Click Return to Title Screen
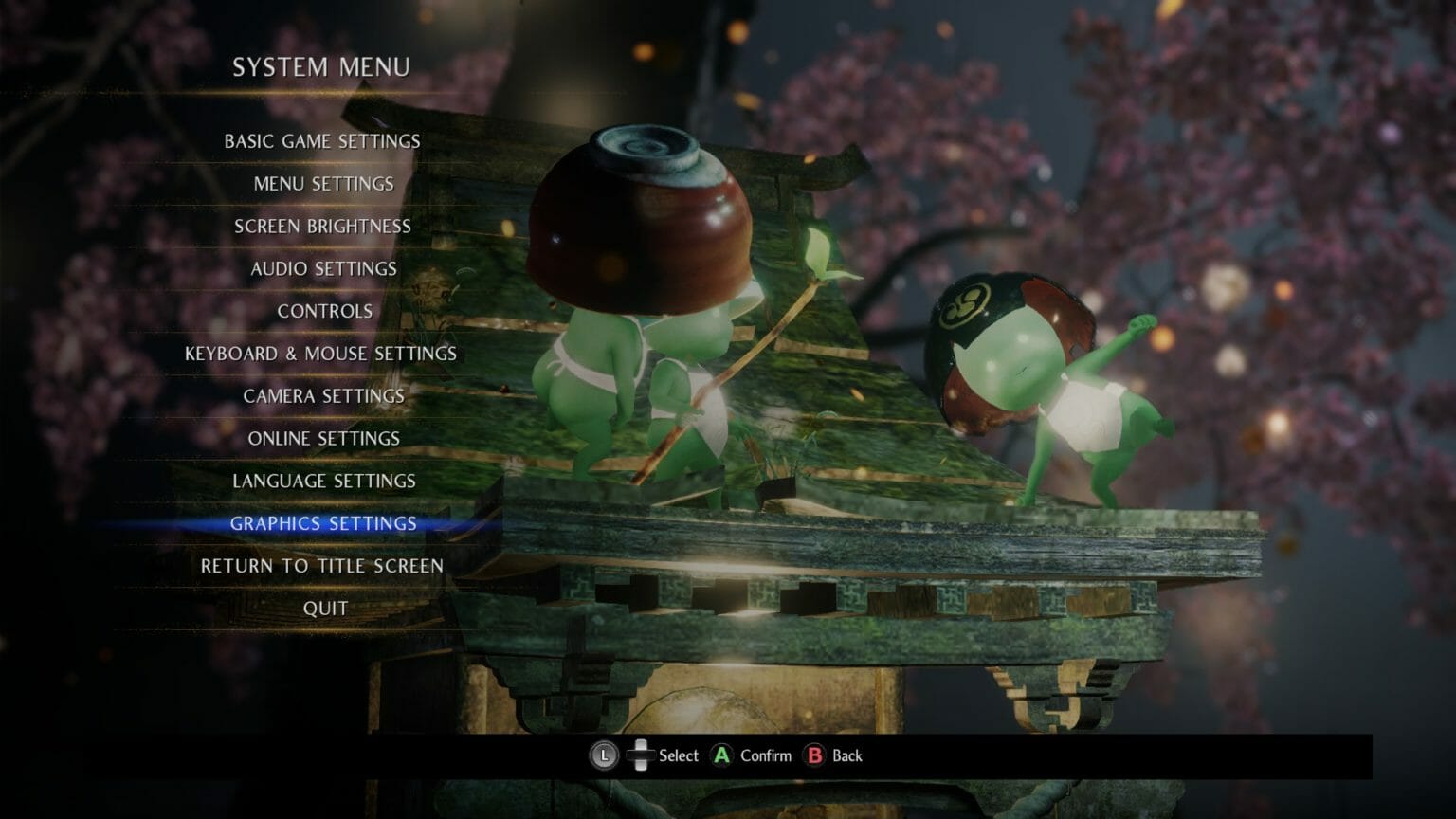Screen dimensions: 1456x819 [x=321, y=565]
